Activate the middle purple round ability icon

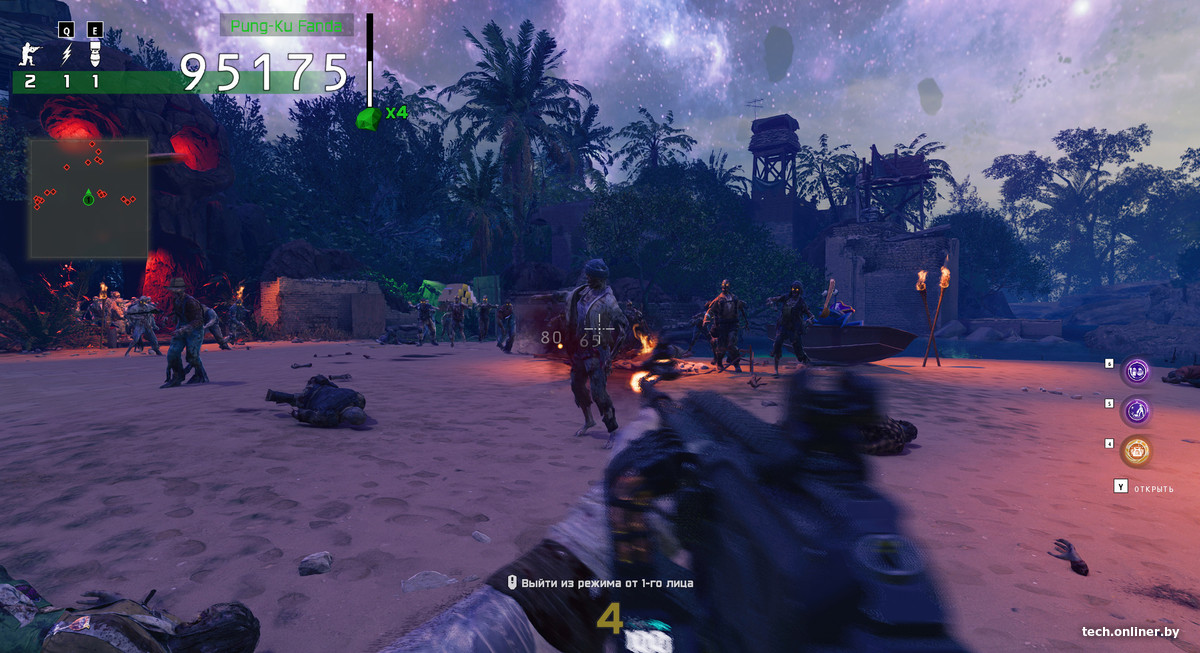coord(1135,410)
